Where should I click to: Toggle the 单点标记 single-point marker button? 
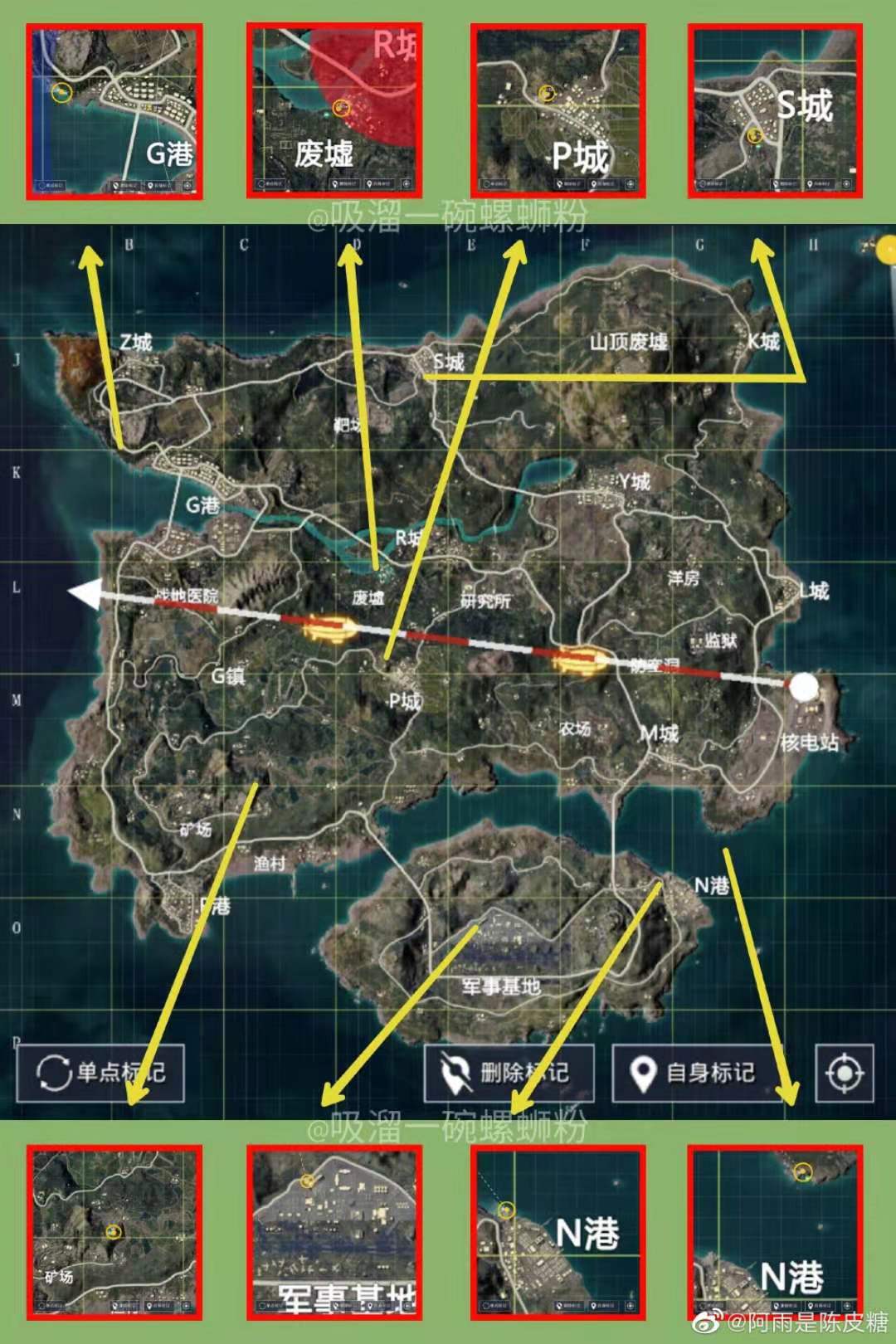click(x=100, y=1073)
